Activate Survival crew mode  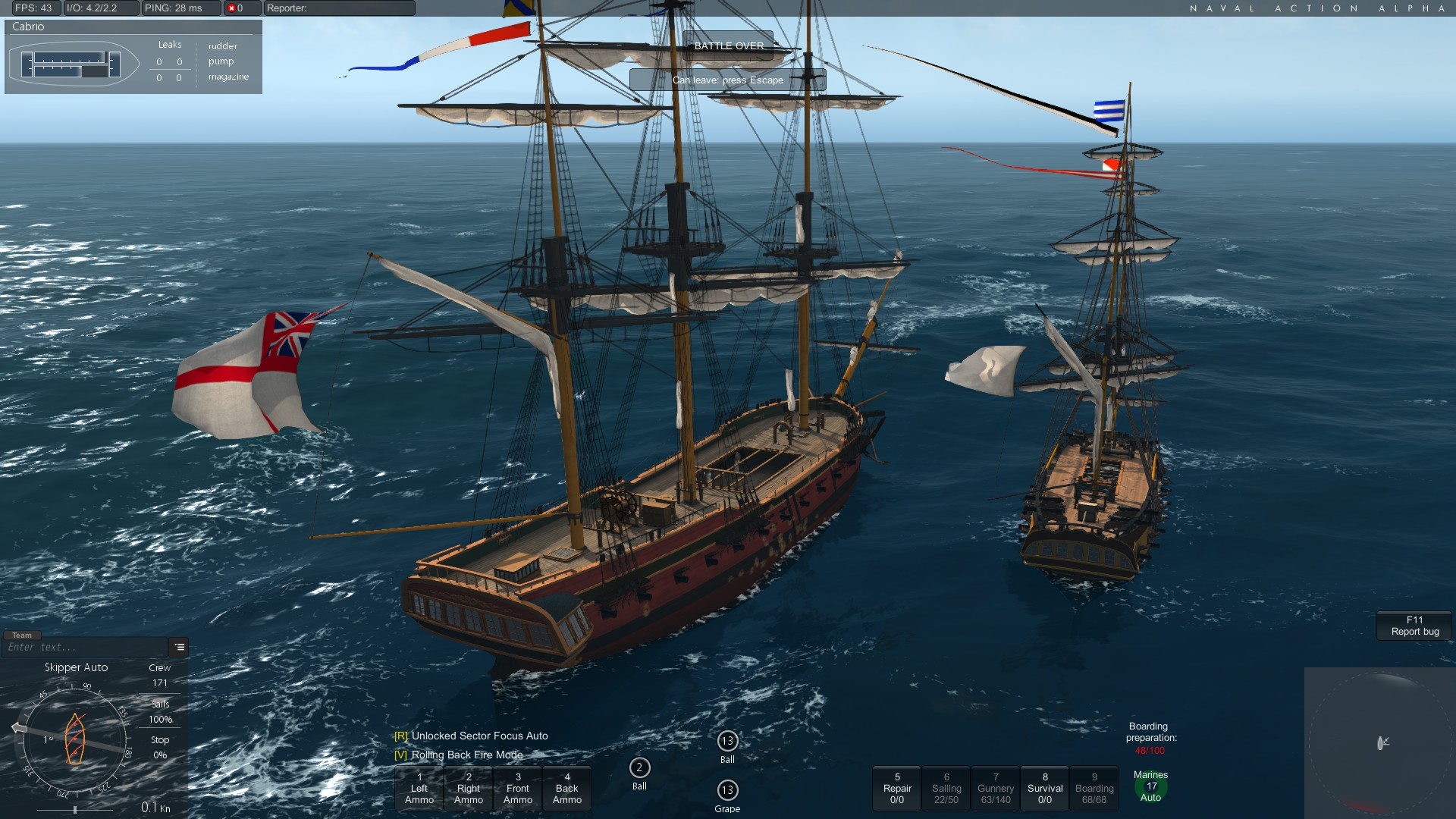point(1045,789)
